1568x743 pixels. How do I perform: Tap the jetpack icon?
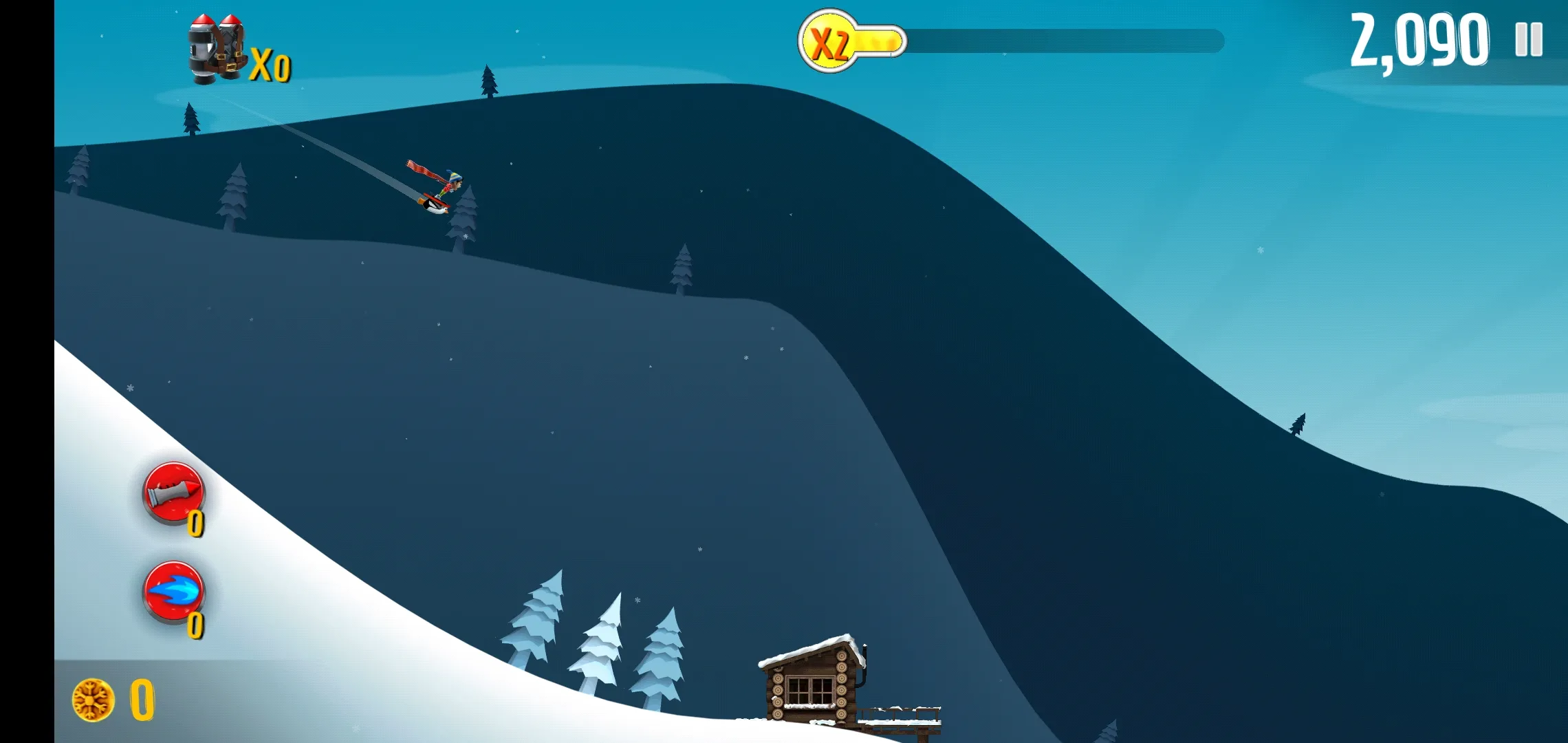pyautogui.click(x=217, y=50)
